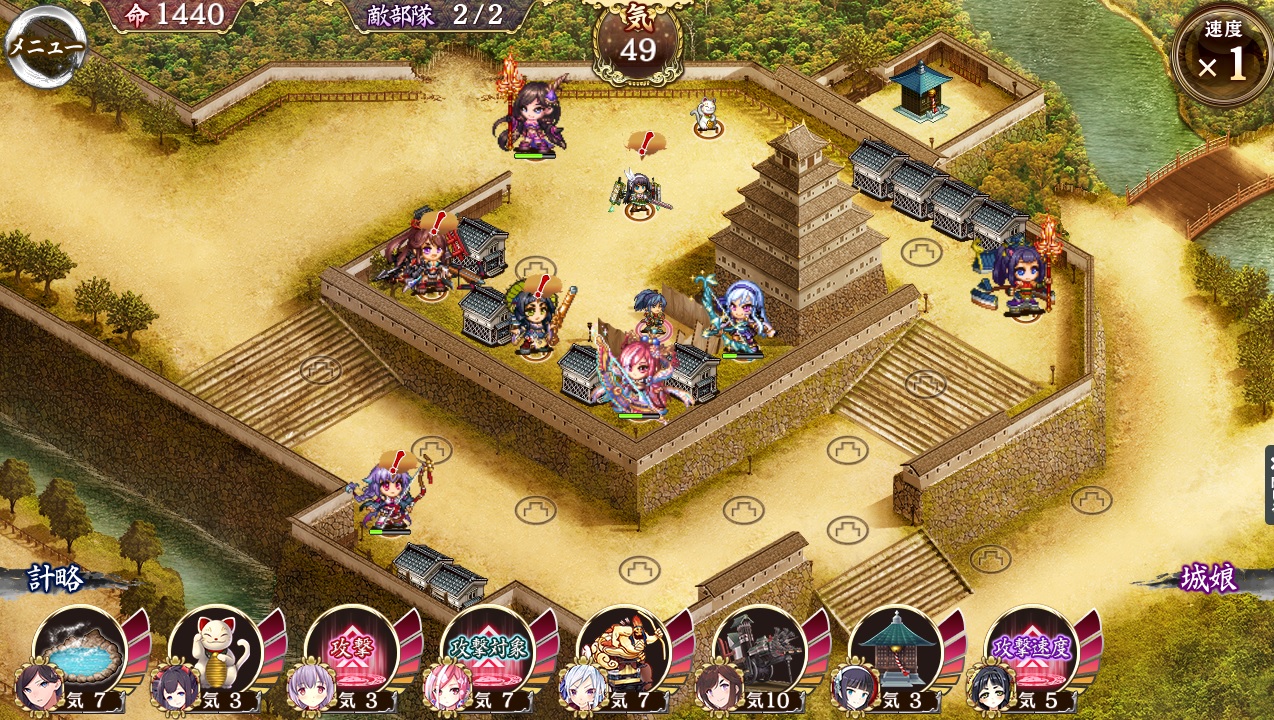Switch to the 計略 panel
Viewport: 1274px width, 720px height.
[x=55, y=579]
